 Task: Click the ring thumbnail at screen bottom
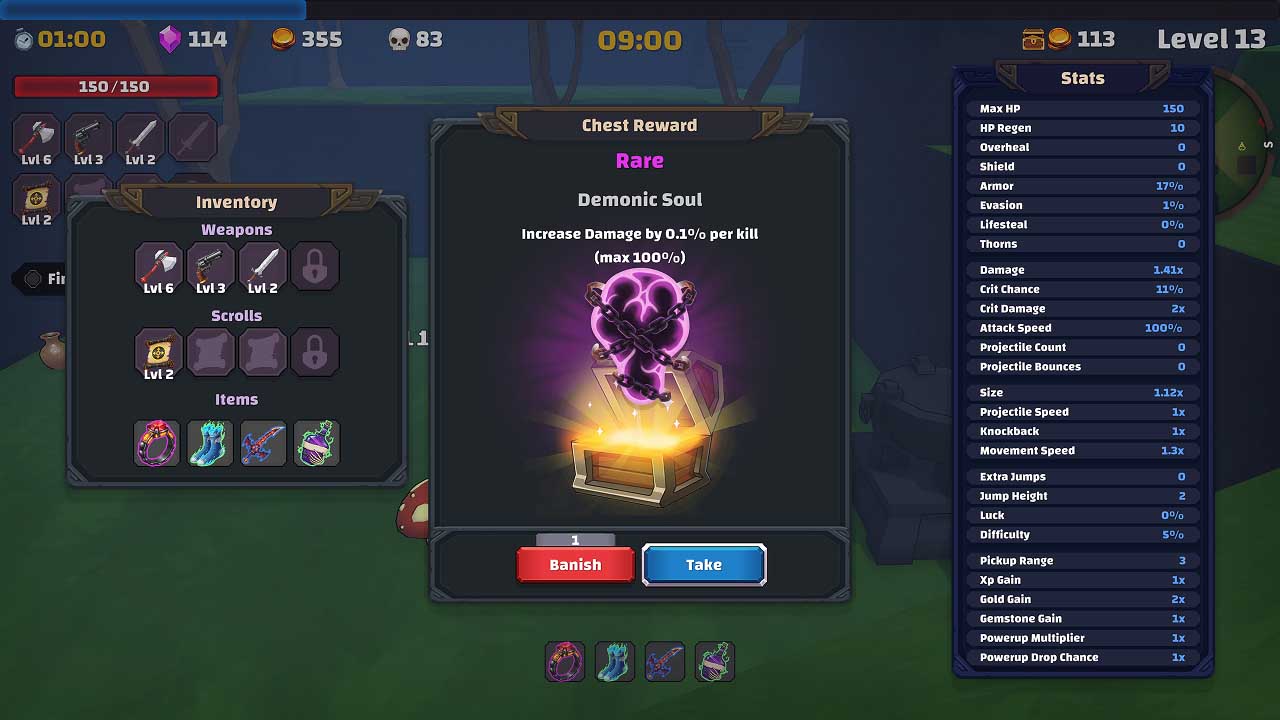564,661
